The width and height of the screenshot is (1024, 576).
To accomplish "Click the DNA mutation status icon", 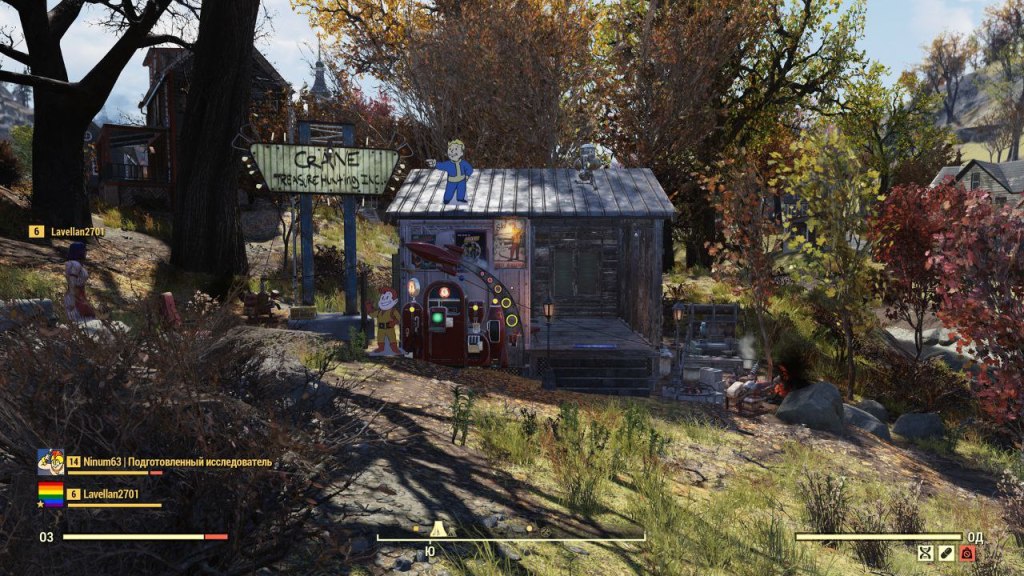I will 926,553.
